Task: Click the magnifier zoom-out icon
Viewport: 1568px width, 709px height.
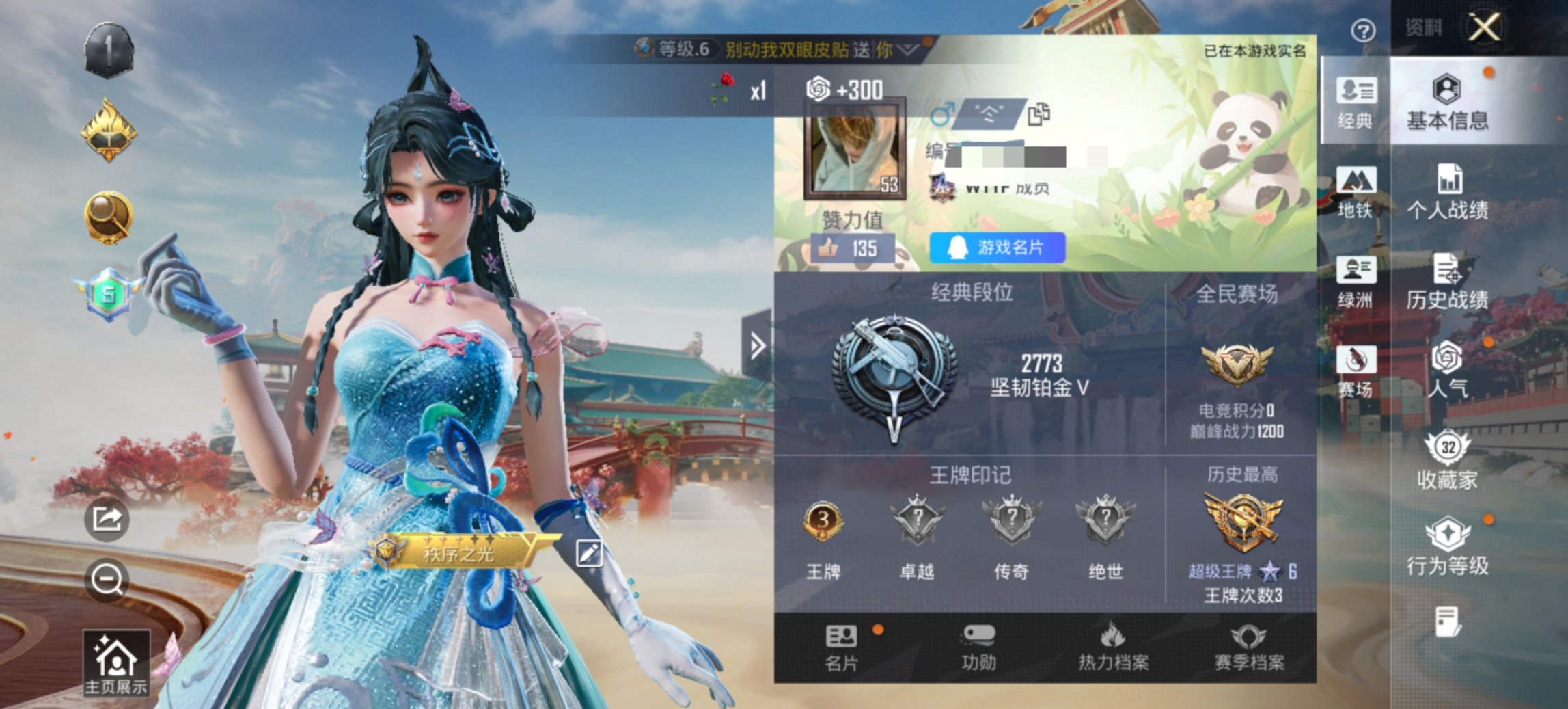Action: (106, 580)
